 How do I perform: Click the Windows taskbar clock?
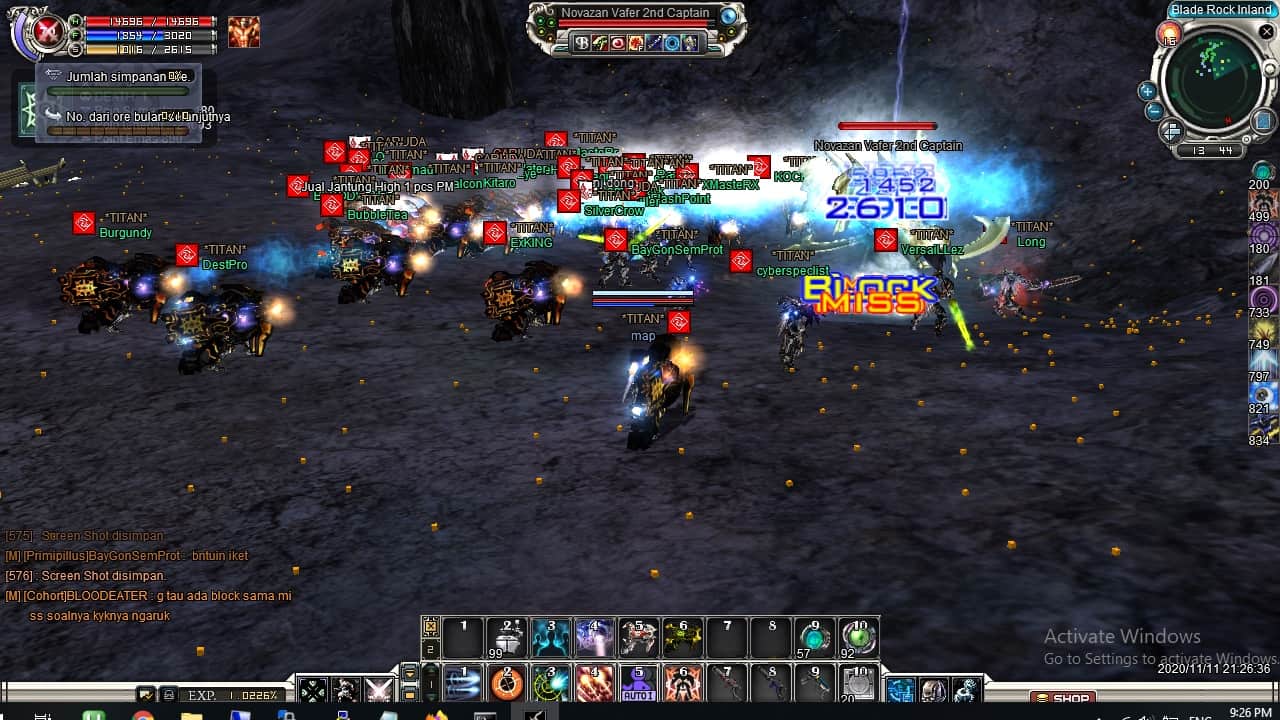(x=1250, y=712)
